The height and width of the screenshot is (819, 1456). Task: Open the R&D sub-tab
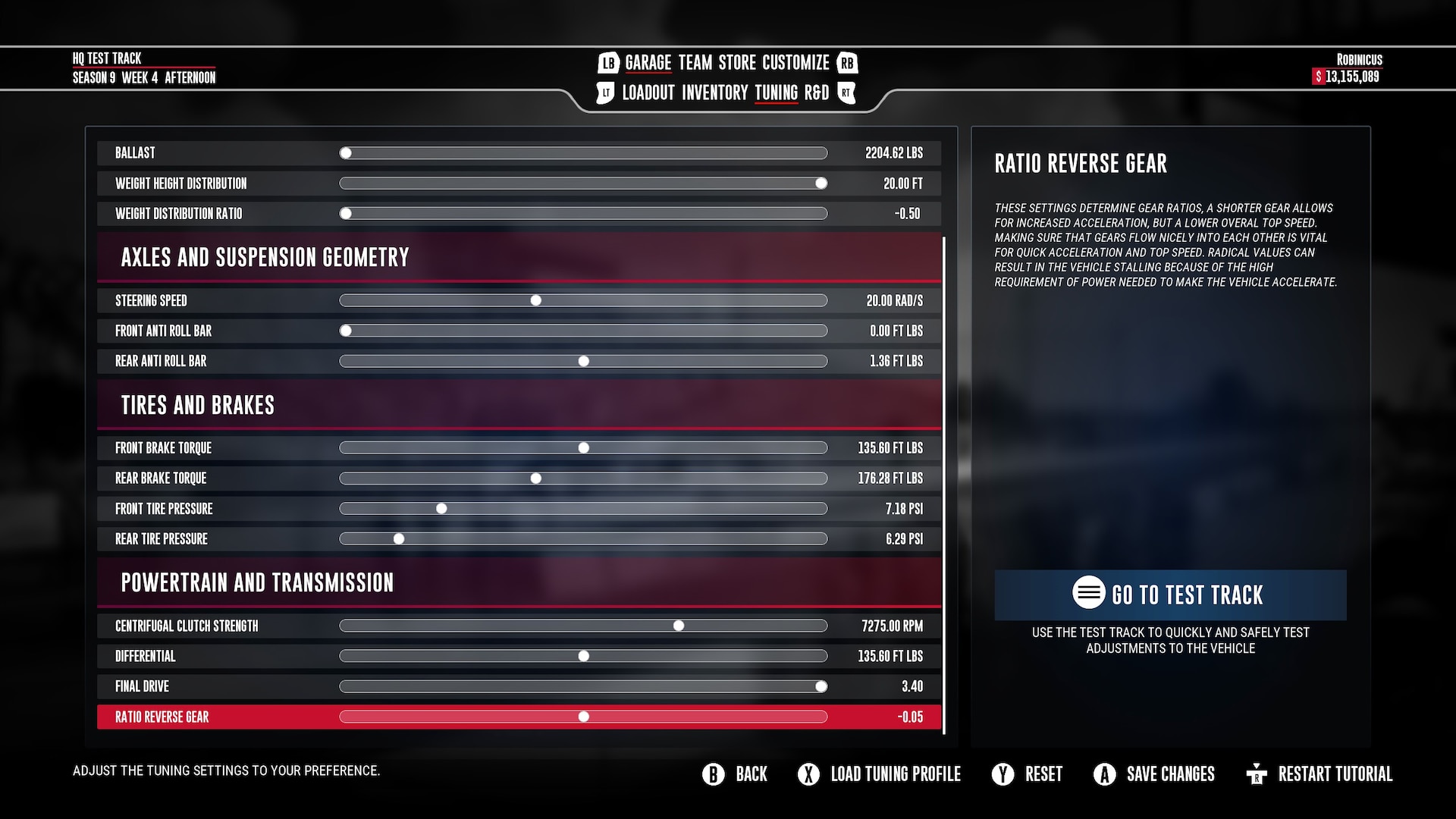[x=816, y=93]
